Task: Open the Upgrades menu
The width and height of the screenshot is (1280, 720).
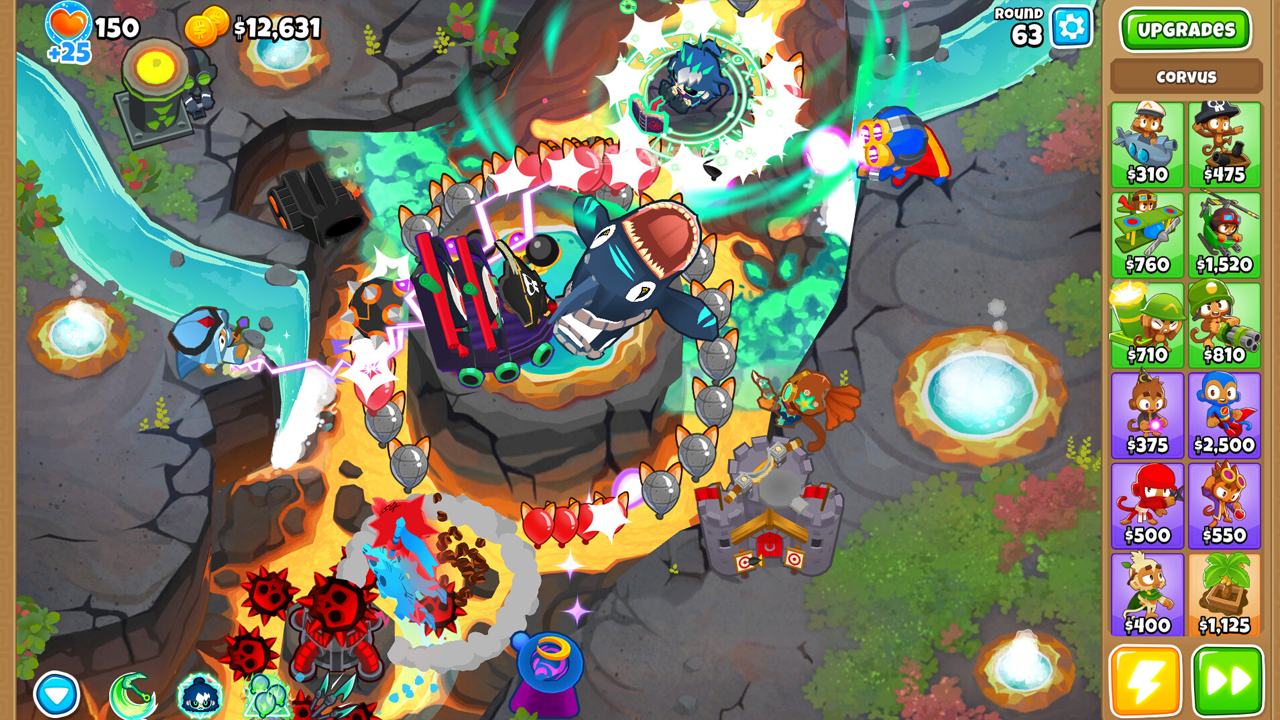Action: tap(1185, 30)
